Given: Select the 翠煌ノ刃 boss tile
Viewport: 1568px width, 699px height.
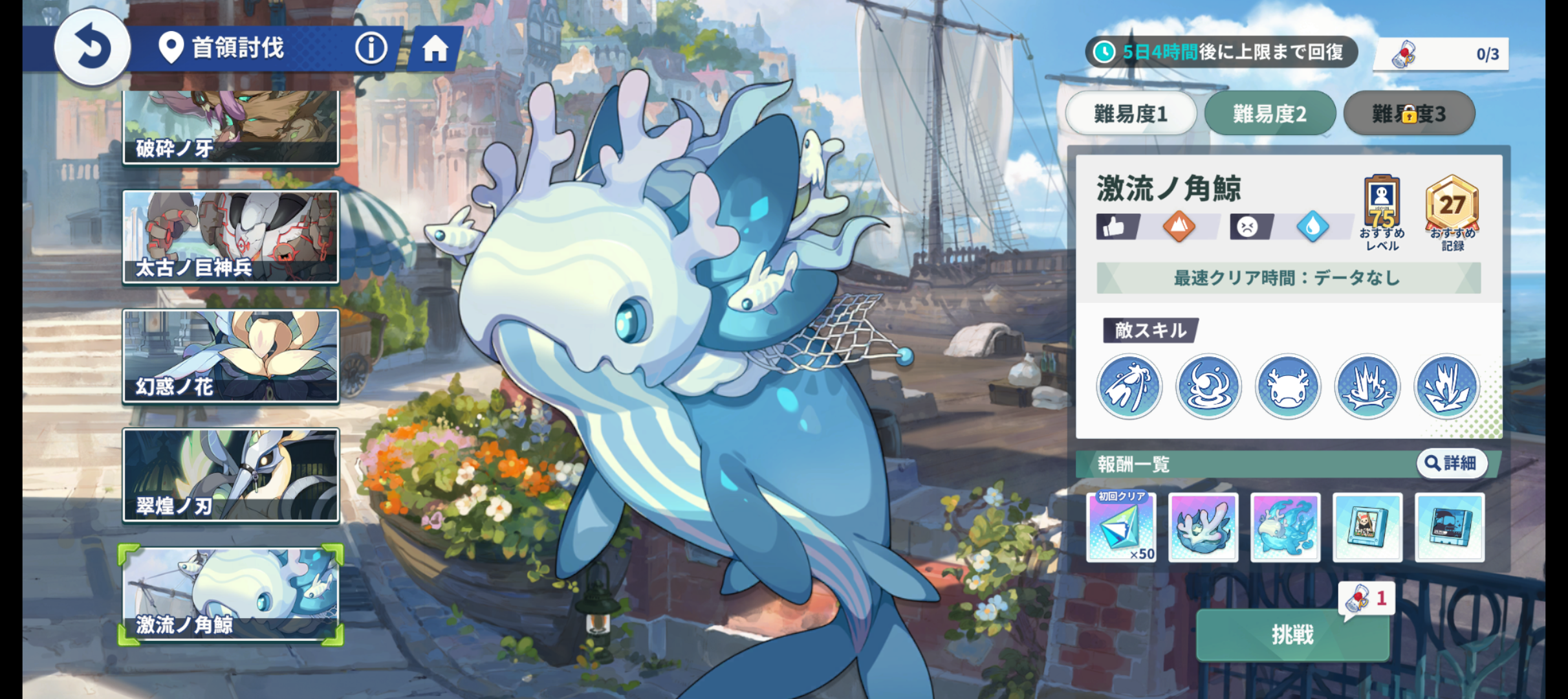Looking at the screenshot, I should pos(230,474).
